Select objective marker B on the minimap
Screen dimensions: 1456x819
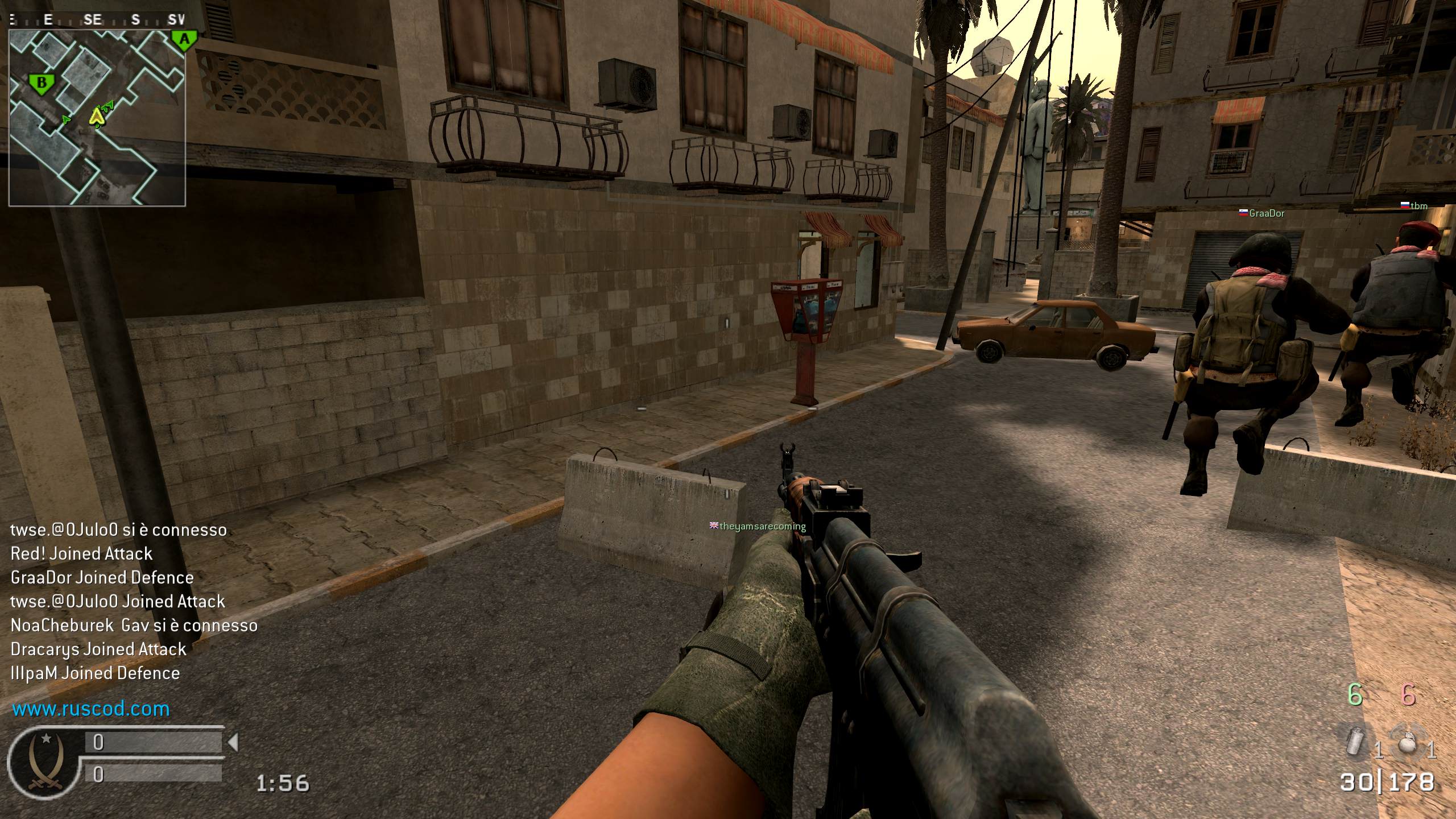tap(42, 84)
